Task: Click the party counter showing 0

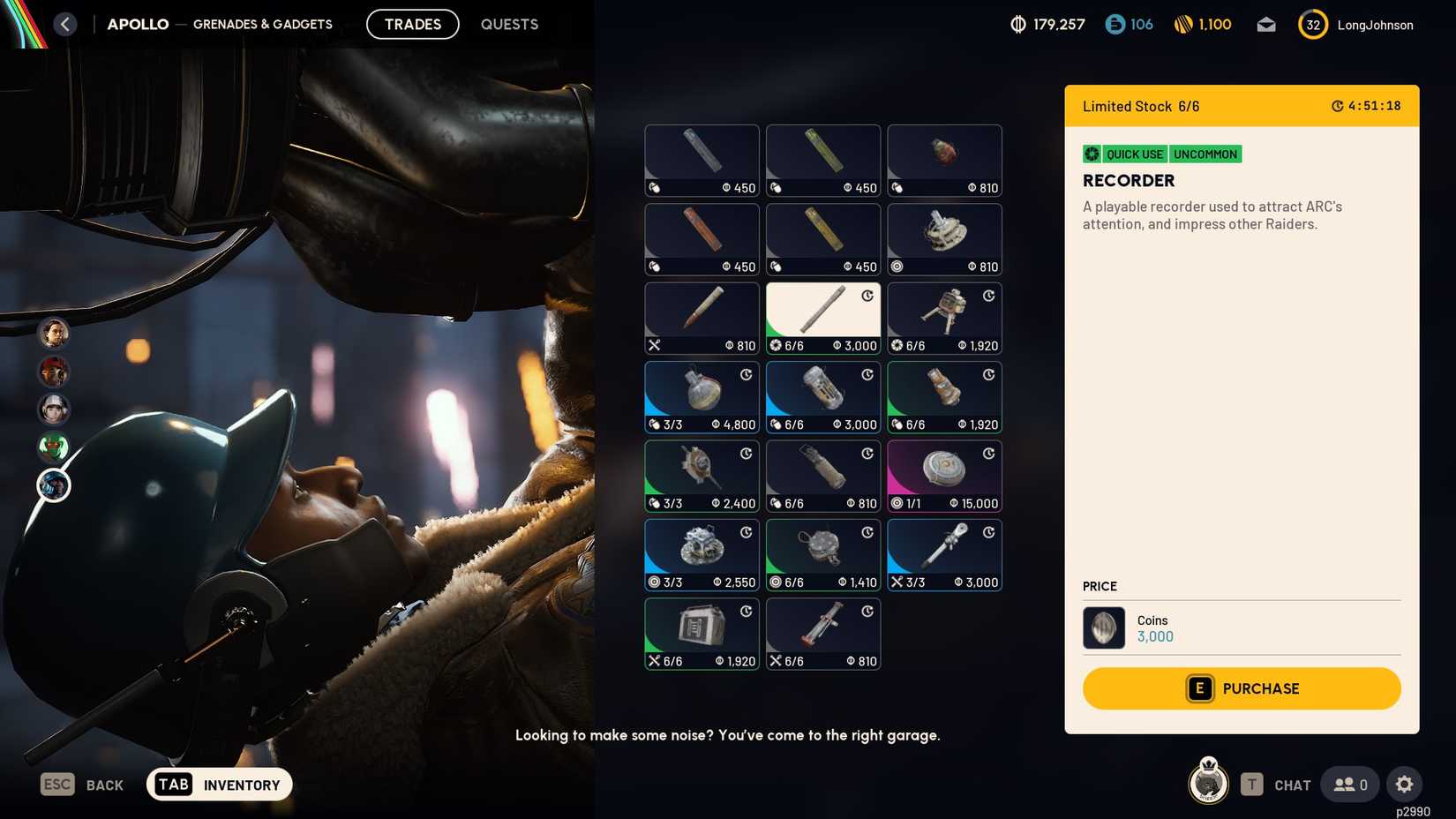Action: 1348,784
